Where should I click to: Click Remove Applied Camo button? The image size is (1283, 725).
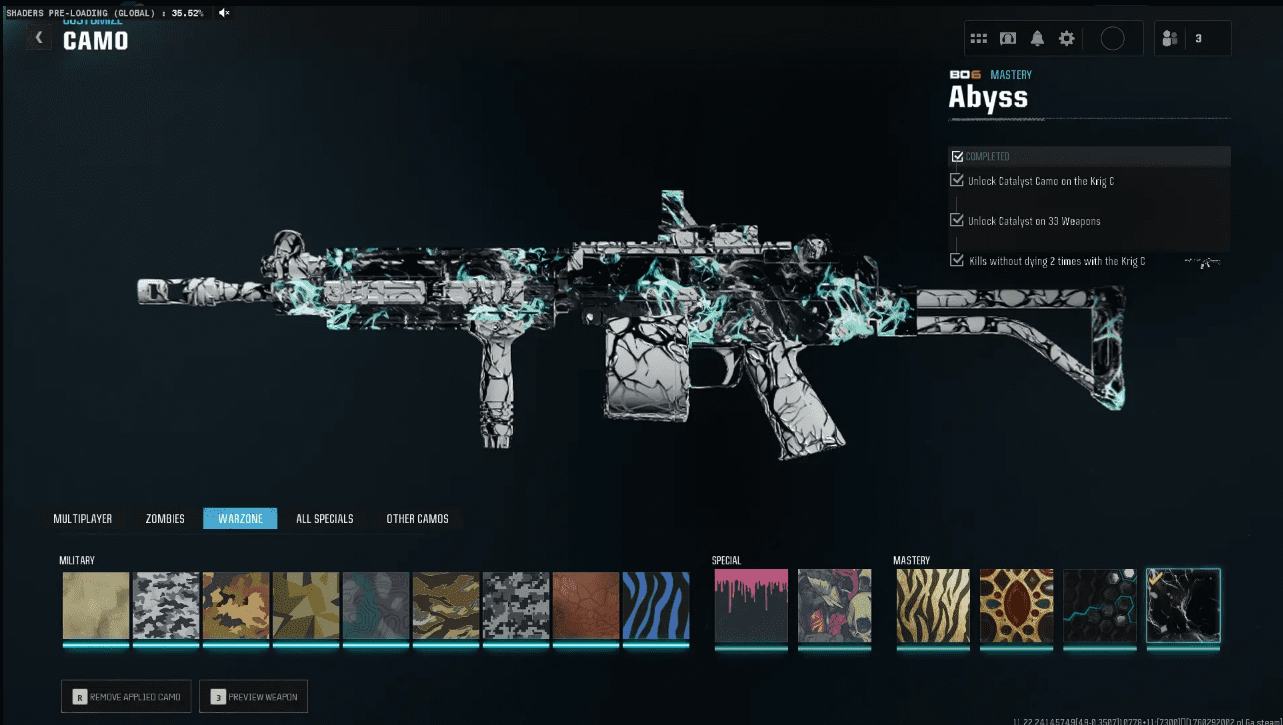[x=127, y=696]
